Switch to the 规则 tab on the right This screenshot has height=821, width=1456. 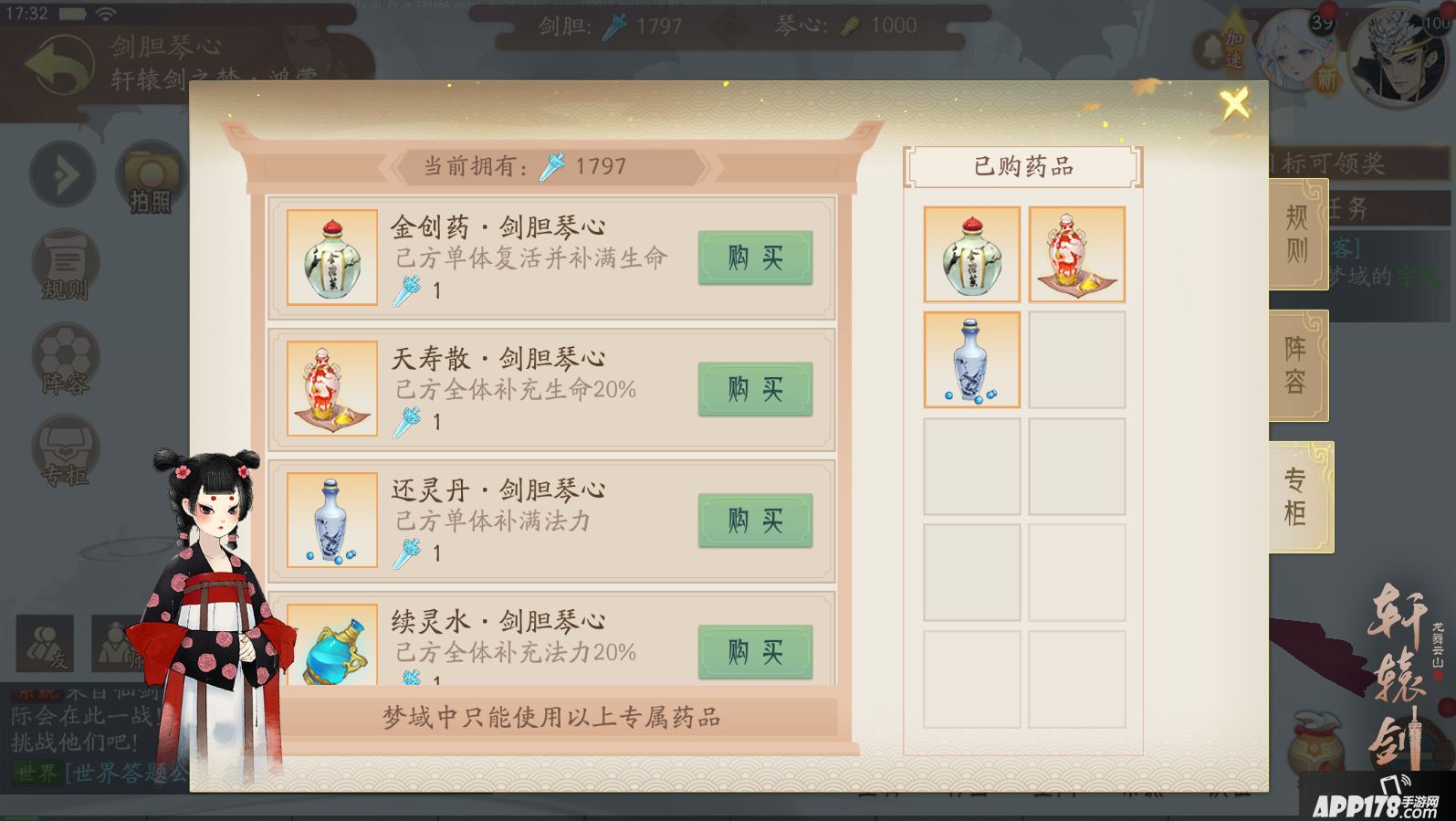(x=1298, y=236)
